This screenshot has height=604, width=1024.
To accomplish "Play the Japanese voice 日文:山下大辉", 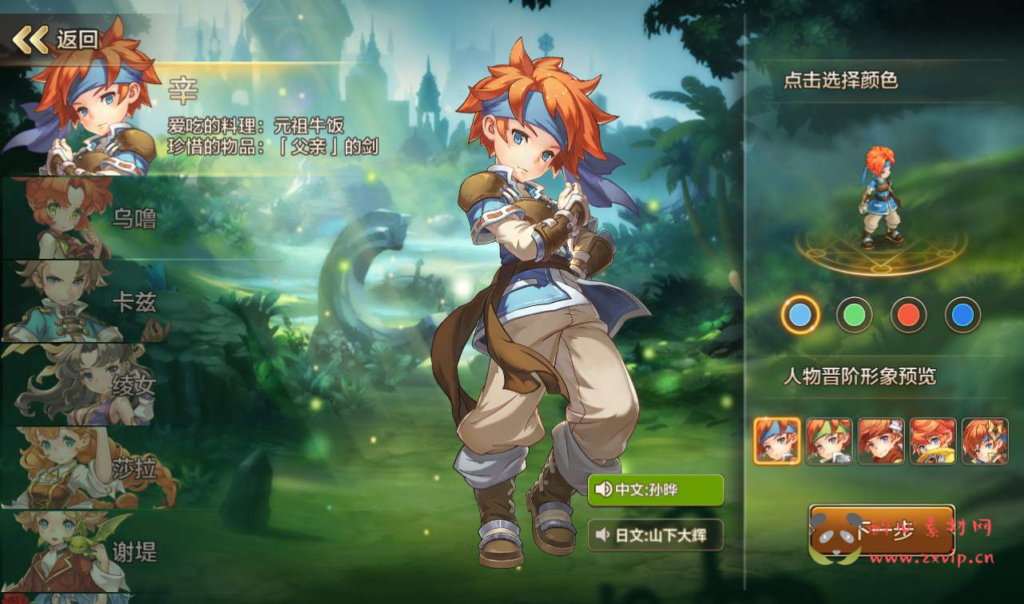I will 655,535.
